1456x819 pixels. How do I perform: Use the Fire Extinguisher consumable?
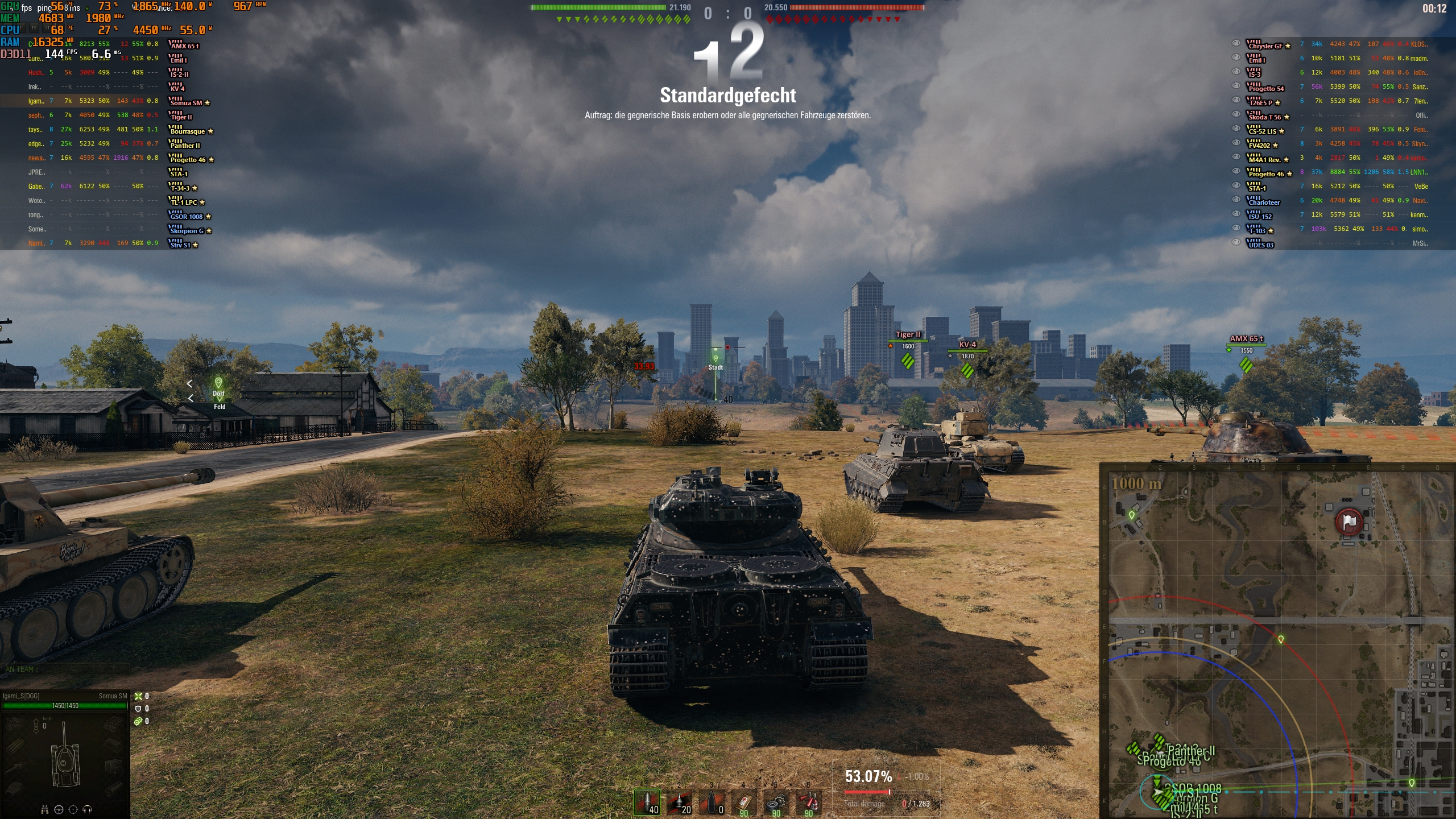[809, 804]
